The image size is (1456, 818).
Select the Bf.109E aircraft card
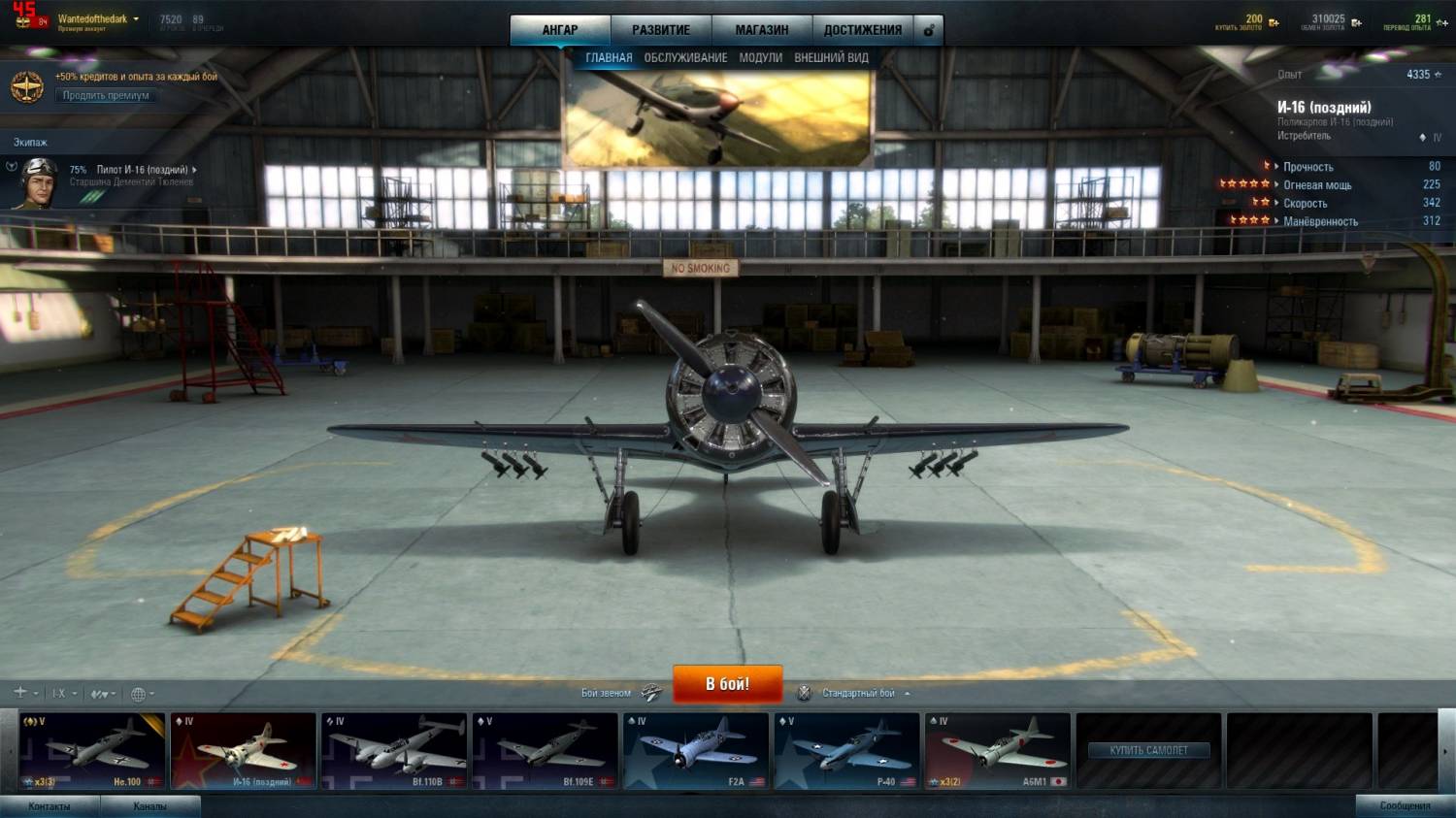click(545, 751)
